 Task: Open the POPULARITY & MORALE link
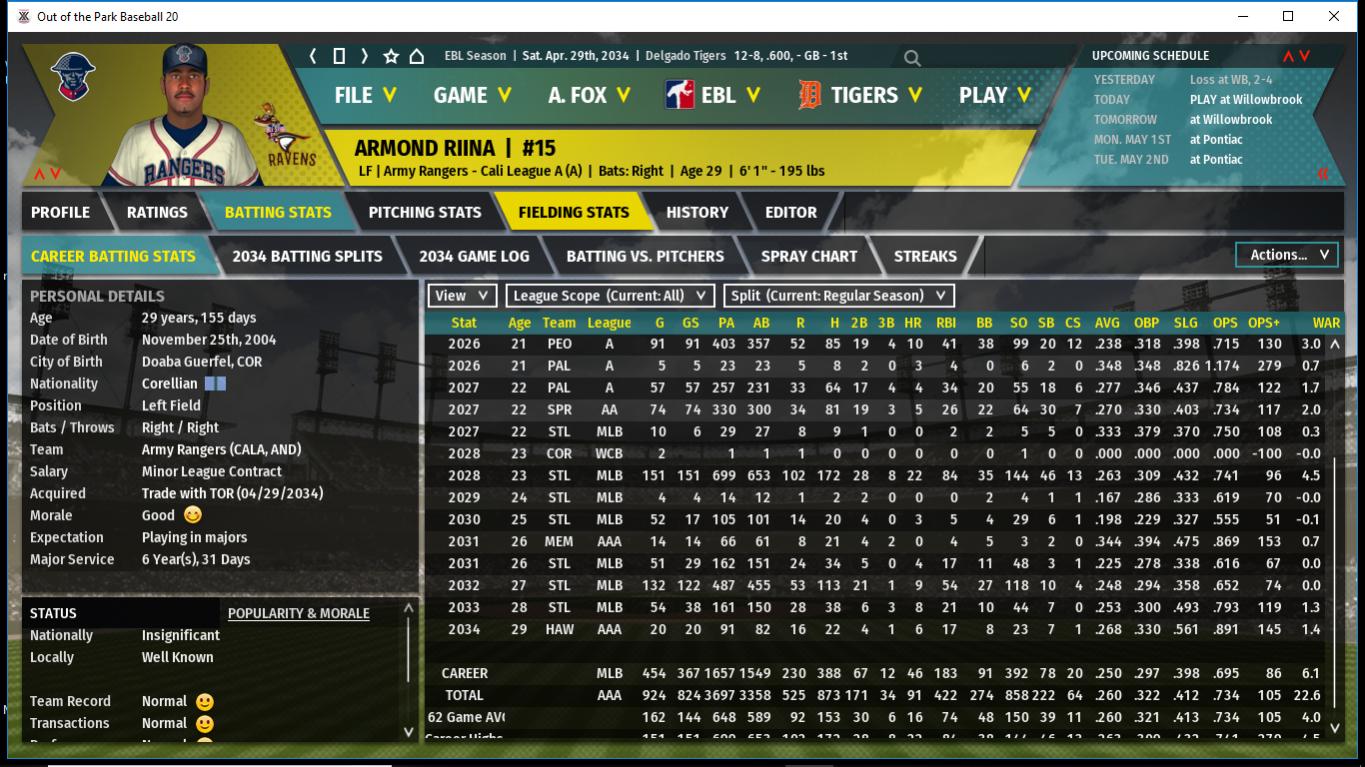[x=298, y=613]
